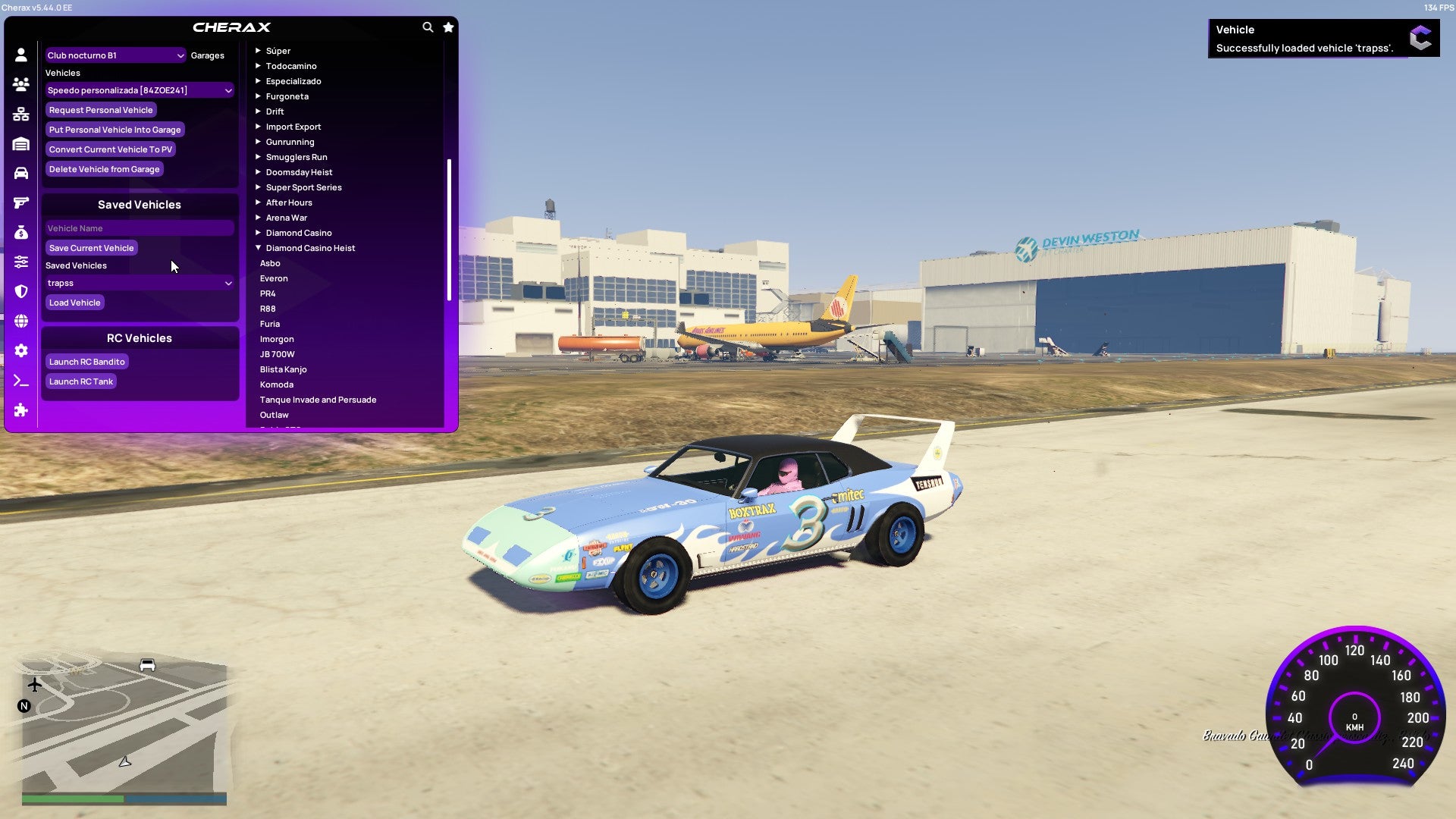Select Outlaw from the vehicle list
1456x819 pixels.
[275, 415]
